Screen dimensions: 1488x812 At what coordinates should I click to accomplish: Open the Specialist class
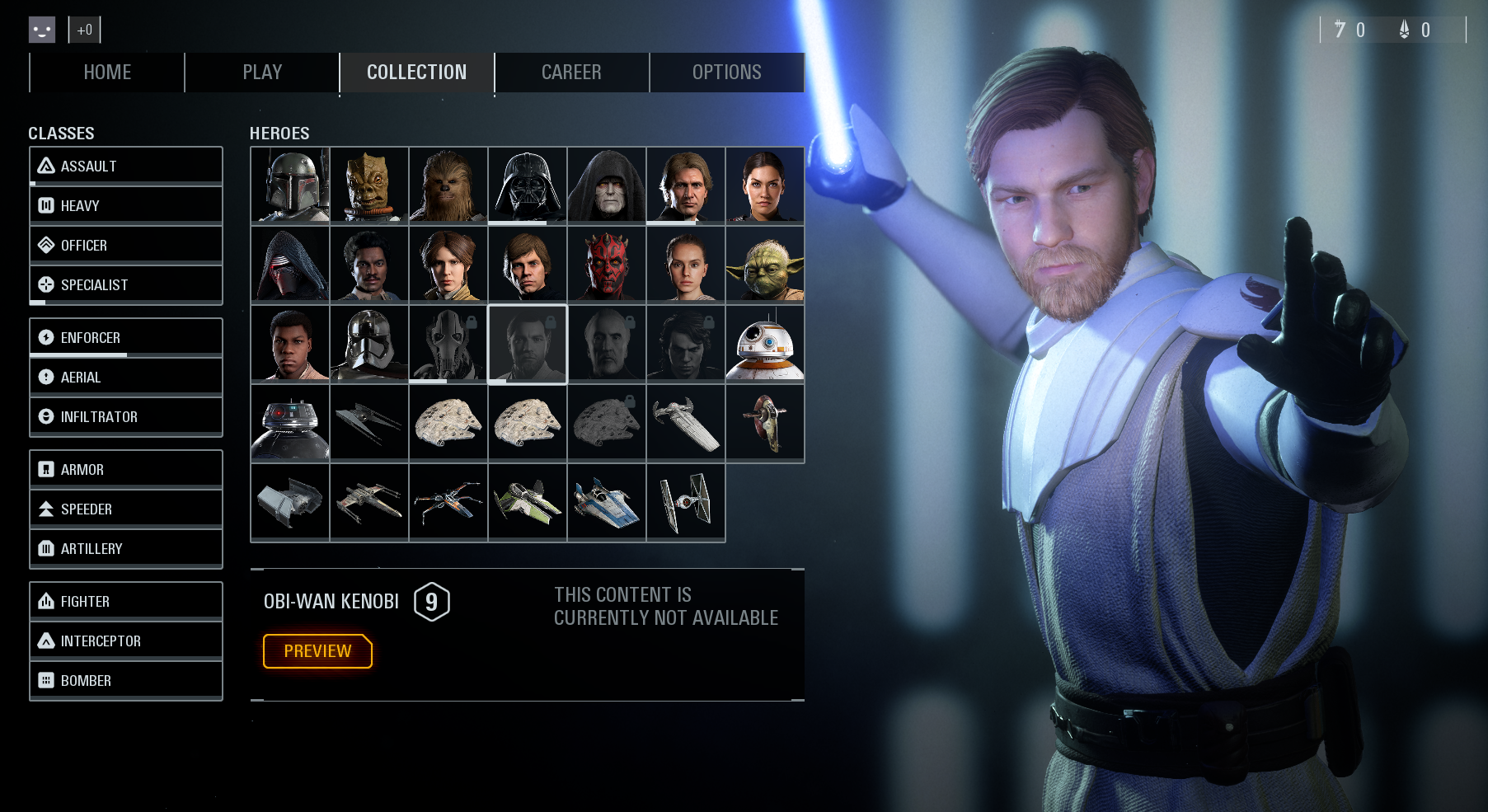point(126,284)
